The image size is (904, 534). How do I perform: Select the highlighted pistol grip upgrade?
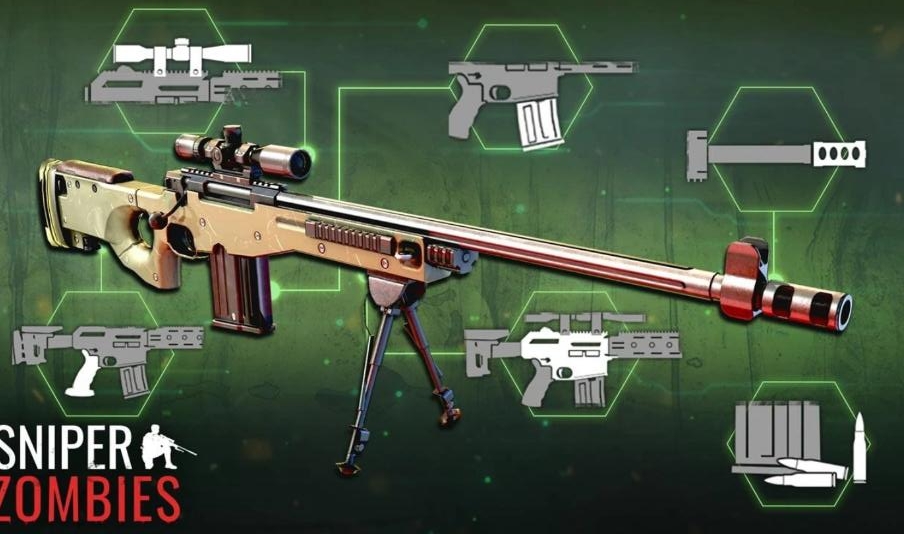pyautogui.click(x=97, y=355)
